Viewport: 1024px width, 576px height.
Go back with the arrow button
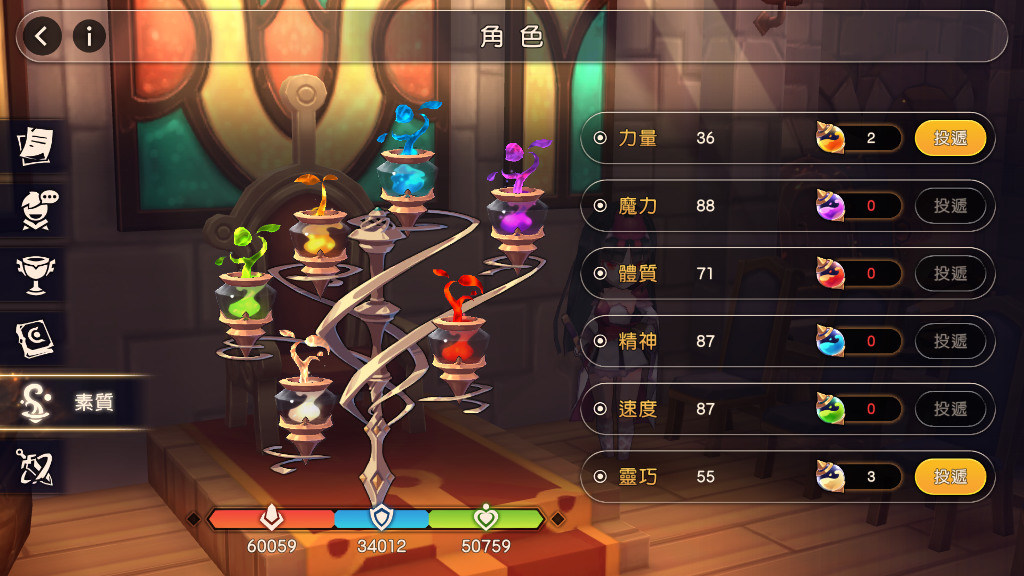pos(42,37)
